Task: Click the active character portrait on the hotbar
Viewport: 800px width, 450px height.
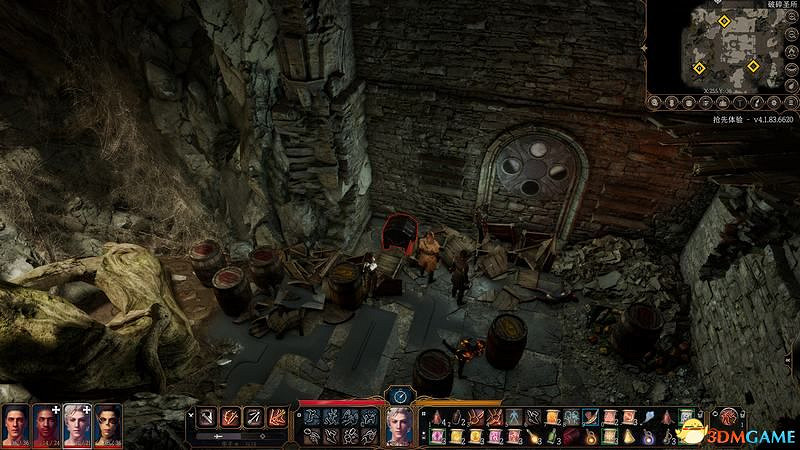Action: (400, 427)
